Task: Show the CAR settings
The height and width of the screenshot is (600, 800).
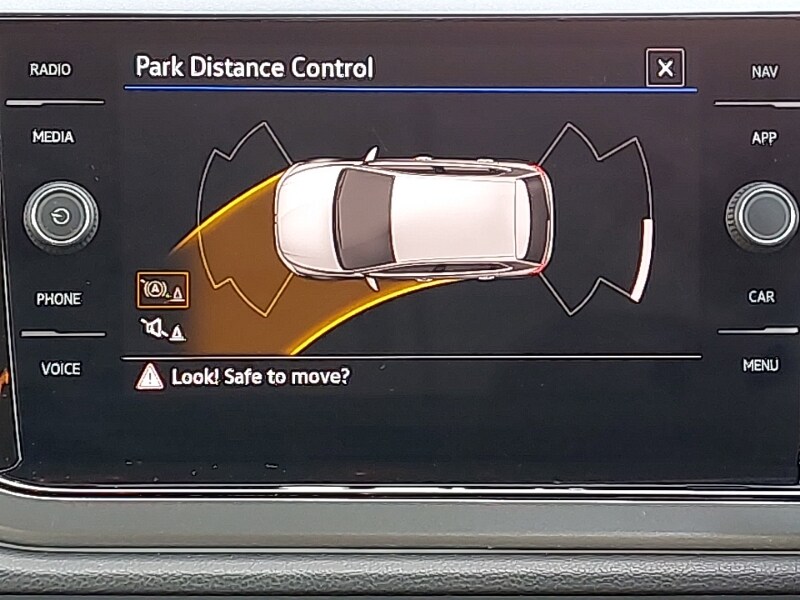Action: [762, 297]
